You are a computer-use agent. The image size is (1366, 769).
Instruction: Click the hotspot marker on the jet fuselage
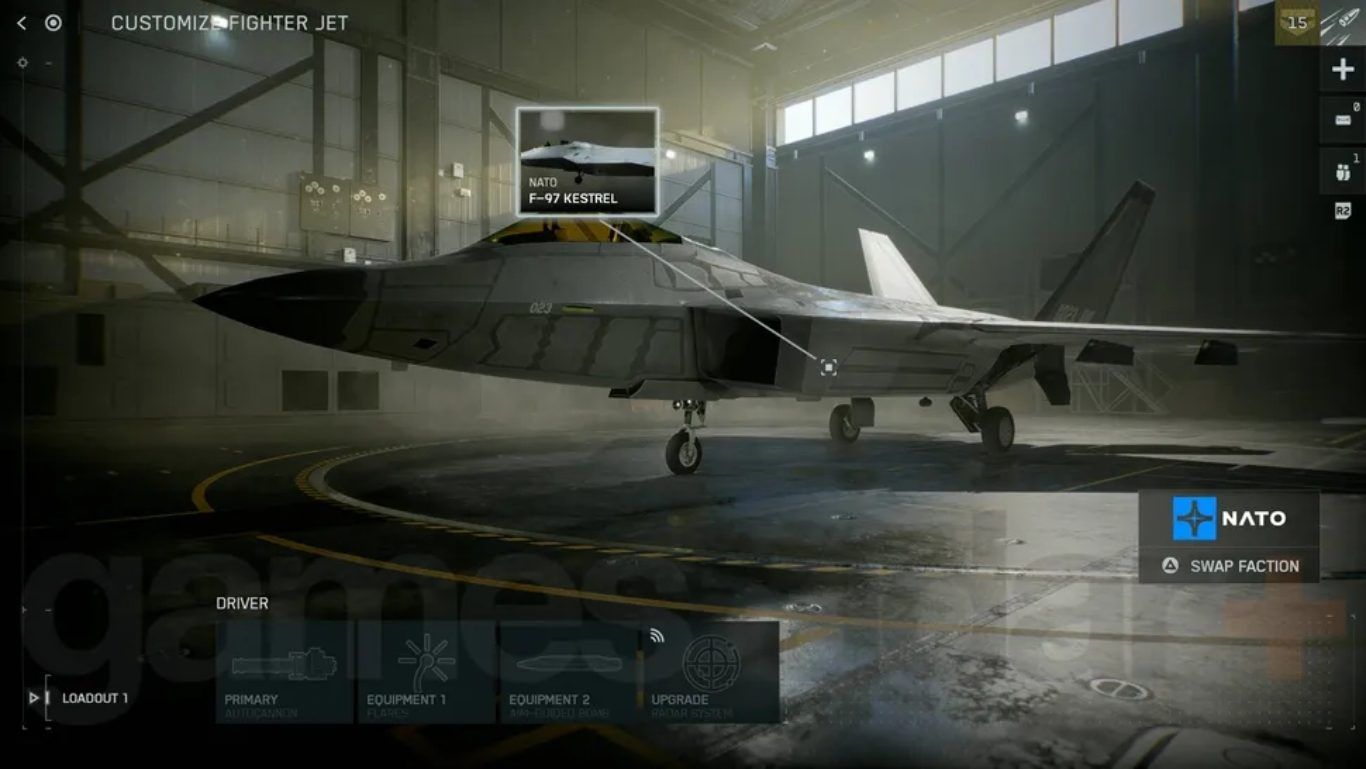click(x=828, y=367)
